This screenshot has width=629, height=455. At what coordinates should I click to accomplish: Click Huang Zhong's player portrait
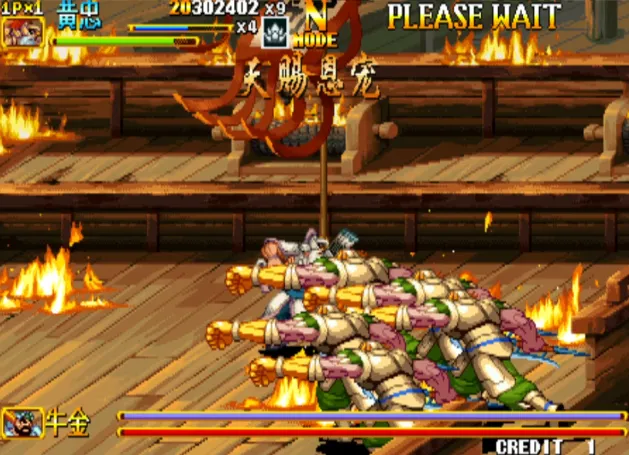21,31
